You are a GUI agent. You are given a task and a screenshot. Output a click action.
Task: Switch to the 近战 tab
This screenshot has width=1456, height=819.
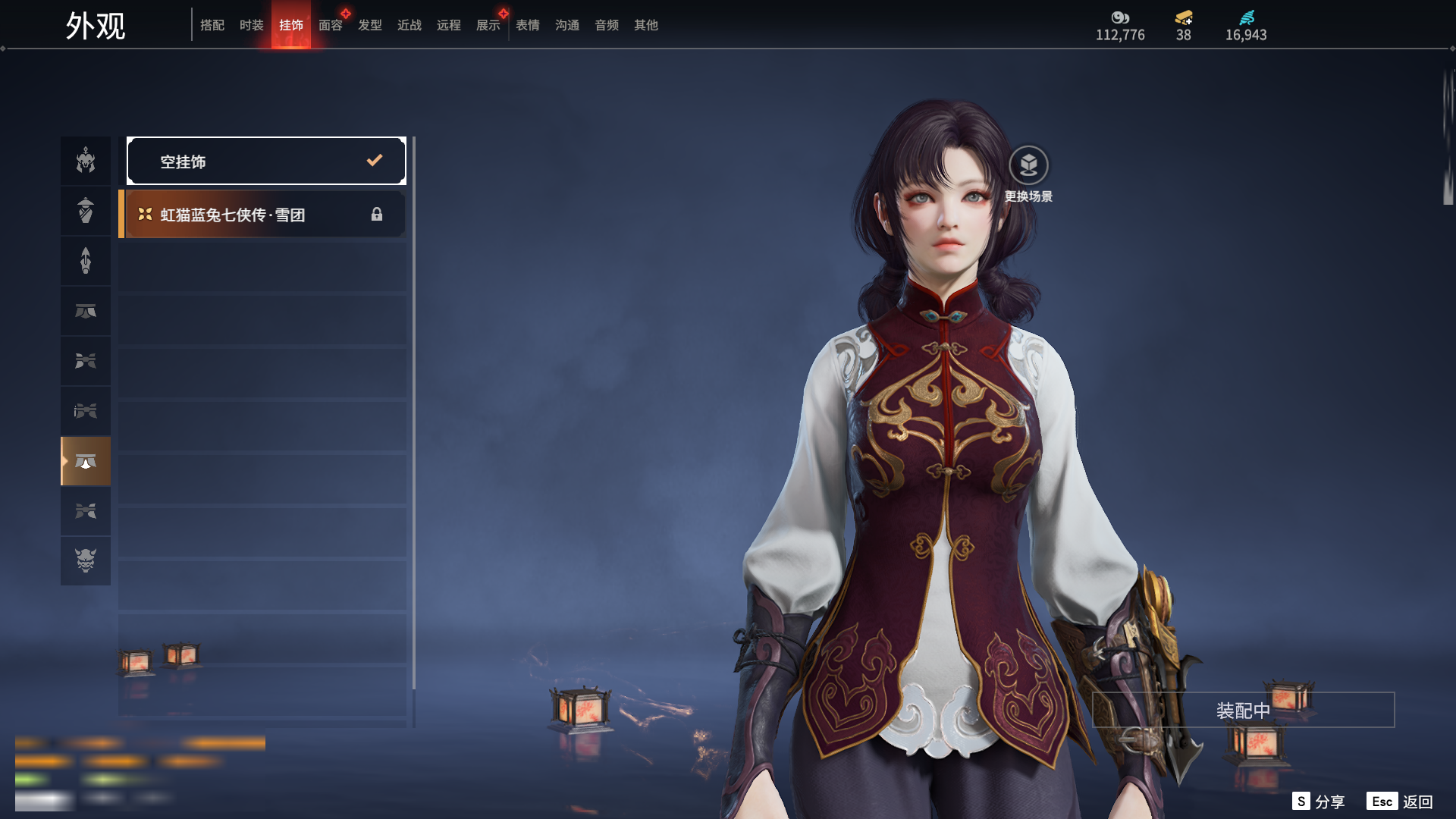409,25
